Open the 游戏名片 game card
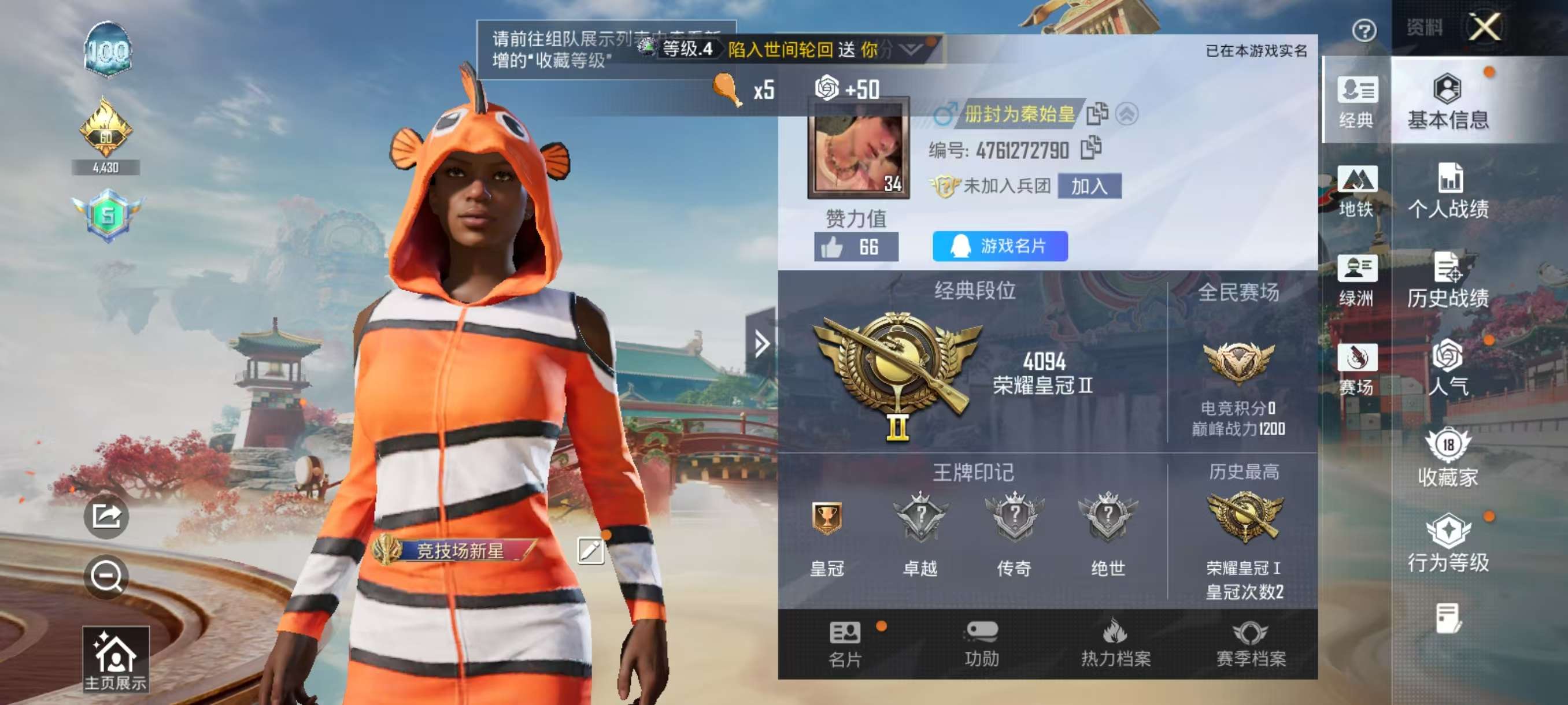This screenshot has height=705, width=1568. tap(1000, 246)
